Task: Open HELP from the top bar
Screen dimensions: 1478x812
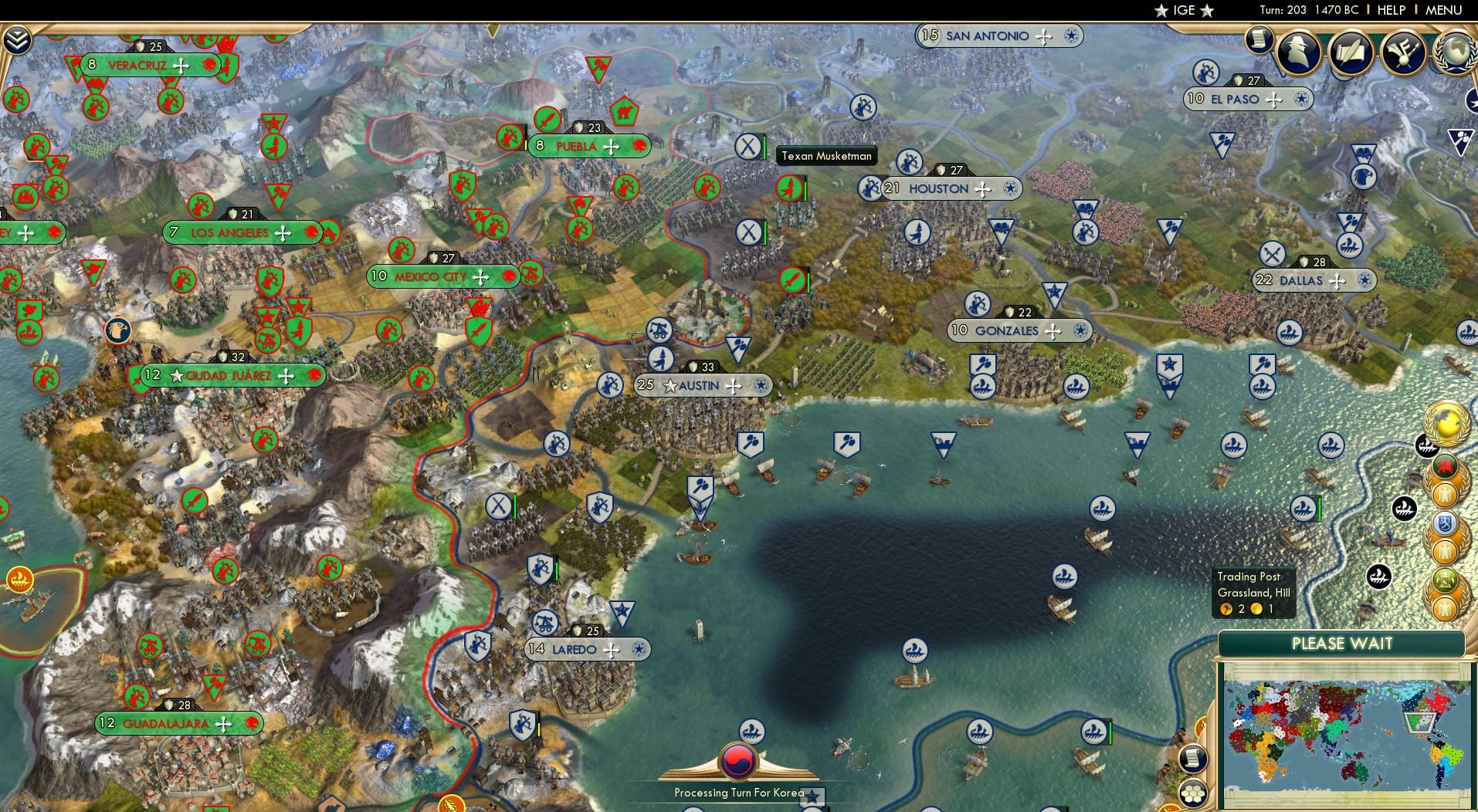Action: coord(1391,10)
